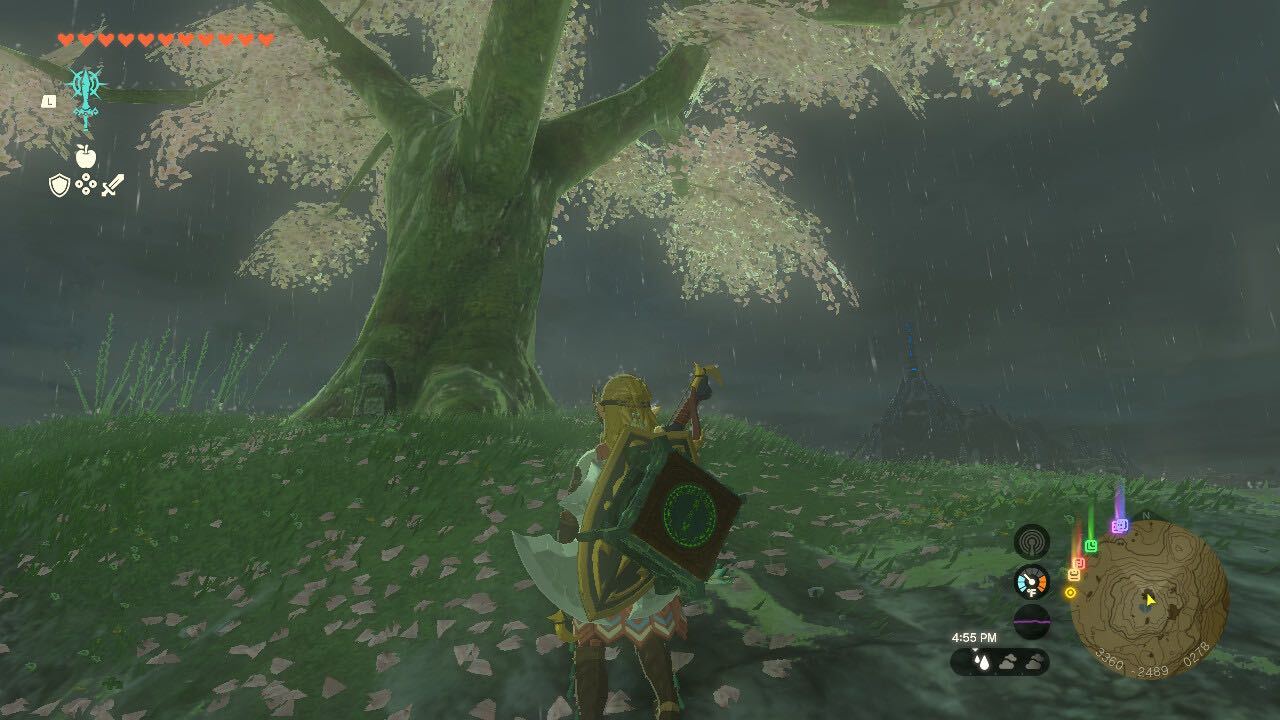Click the red pin marker on minimap
1280x720 pixels.
coord(1079,561)
